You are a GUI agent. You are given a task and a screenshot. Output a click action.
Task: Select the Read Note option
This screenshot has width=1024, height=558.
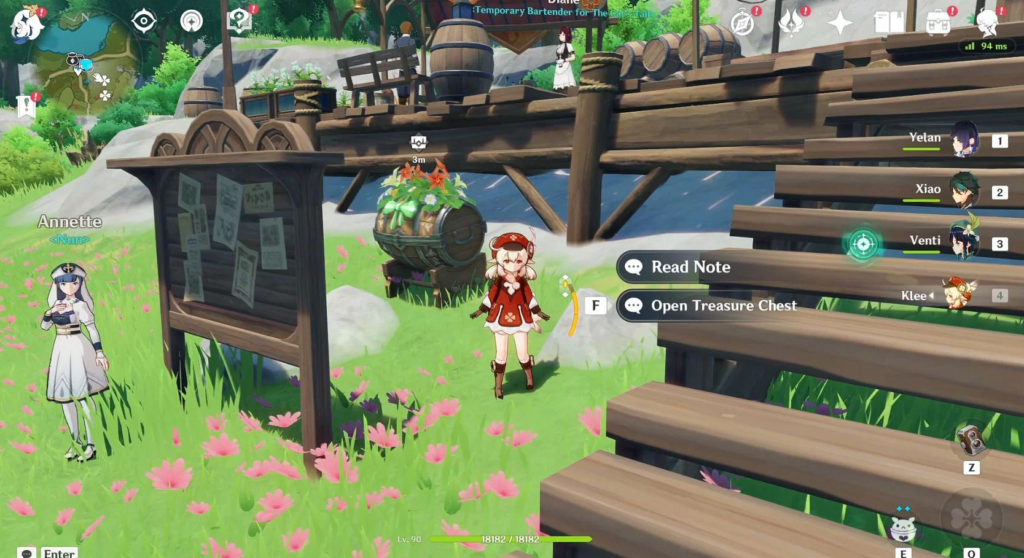click(690, 267)
